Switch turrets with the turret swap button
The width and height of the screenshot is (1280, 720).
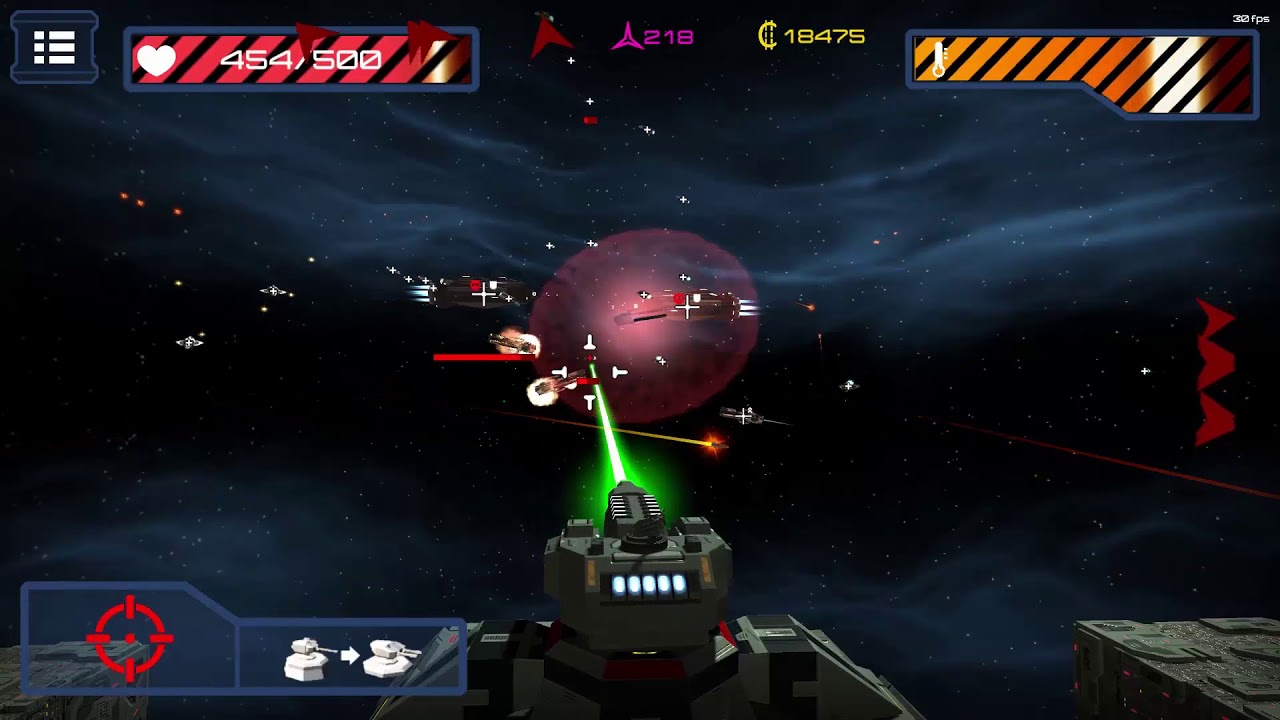[351, 656]
